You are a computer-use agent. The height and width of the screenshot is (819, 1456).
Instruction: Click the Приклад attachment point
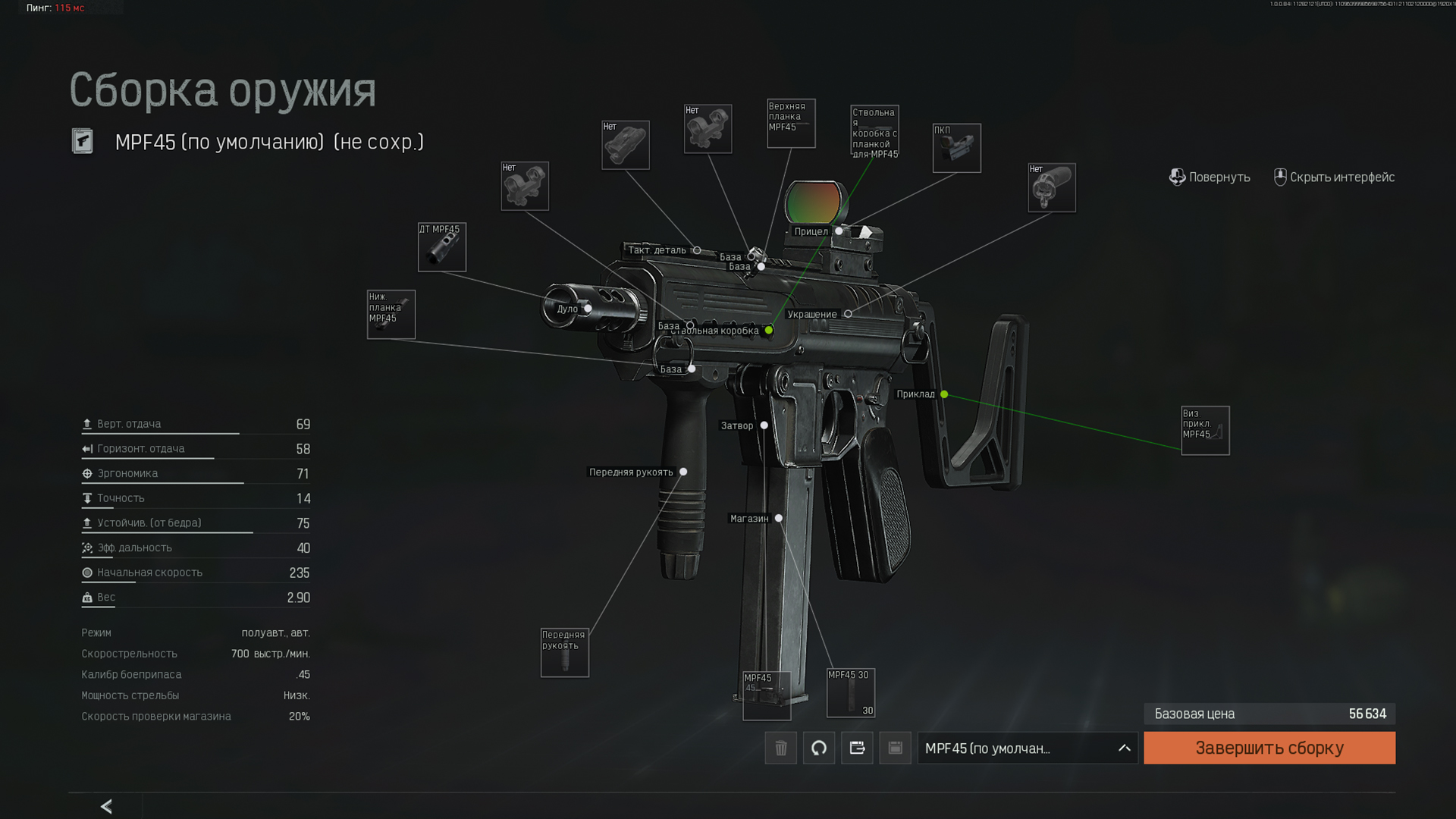pyautogui.click(x=944, y=394)
